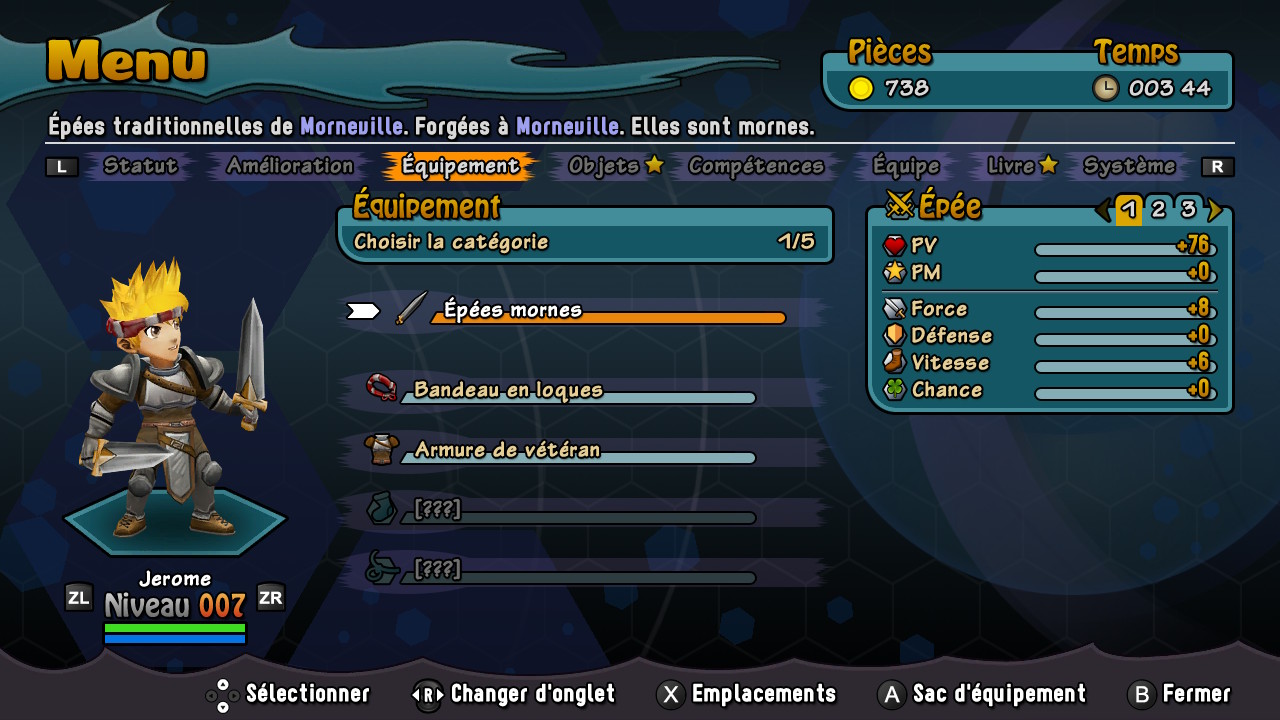
Task: Switch to sword page 3
Action: [1188, 209]
